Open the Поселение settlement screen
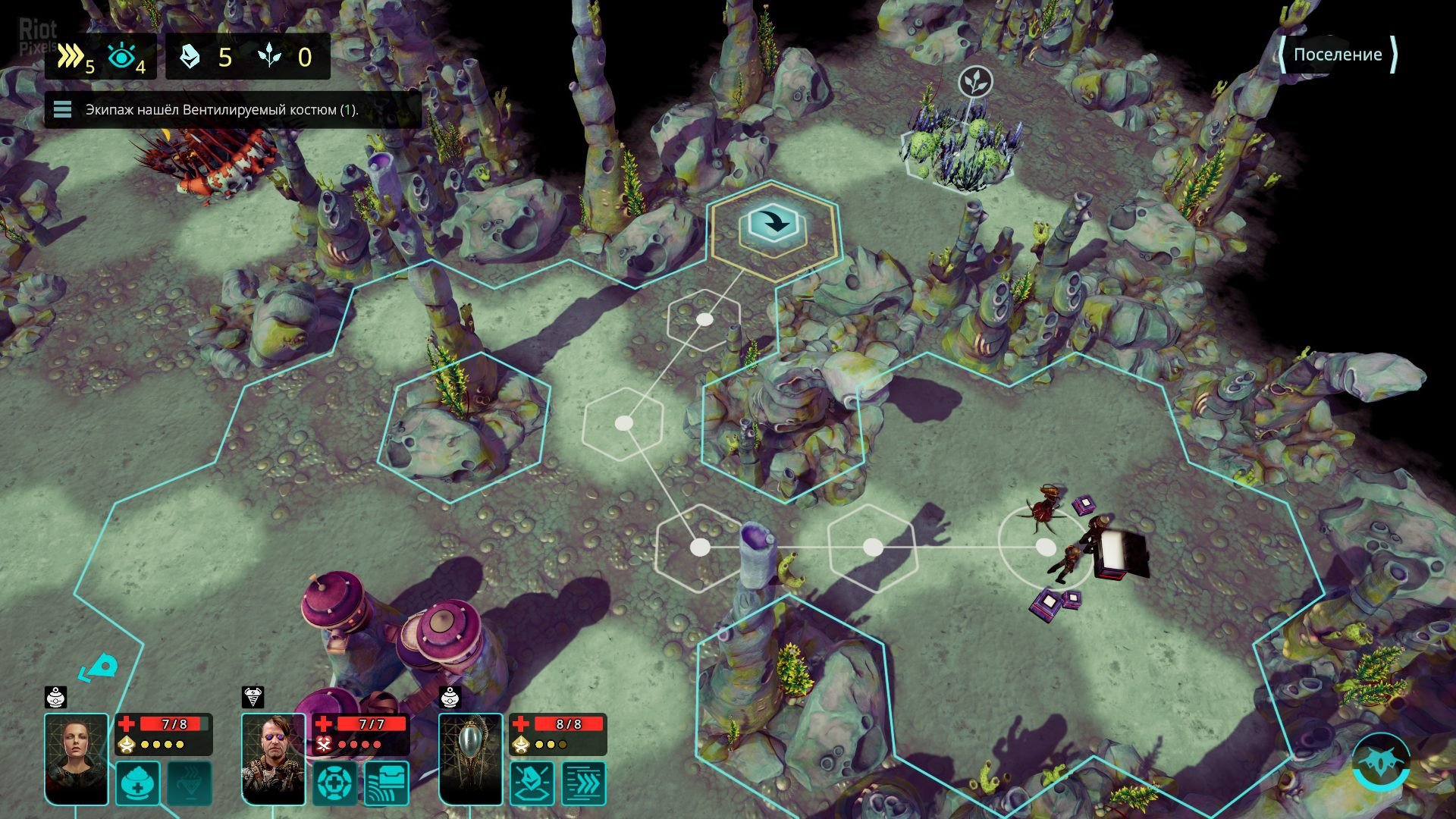1456x819 pixels. coord(1338,55)
